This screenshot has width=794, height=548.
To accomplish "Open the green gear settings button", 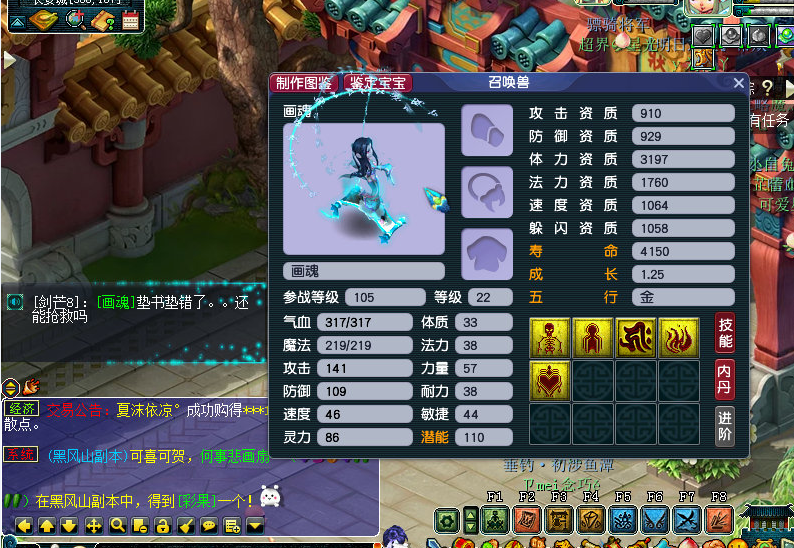I will tap(447, 520).
